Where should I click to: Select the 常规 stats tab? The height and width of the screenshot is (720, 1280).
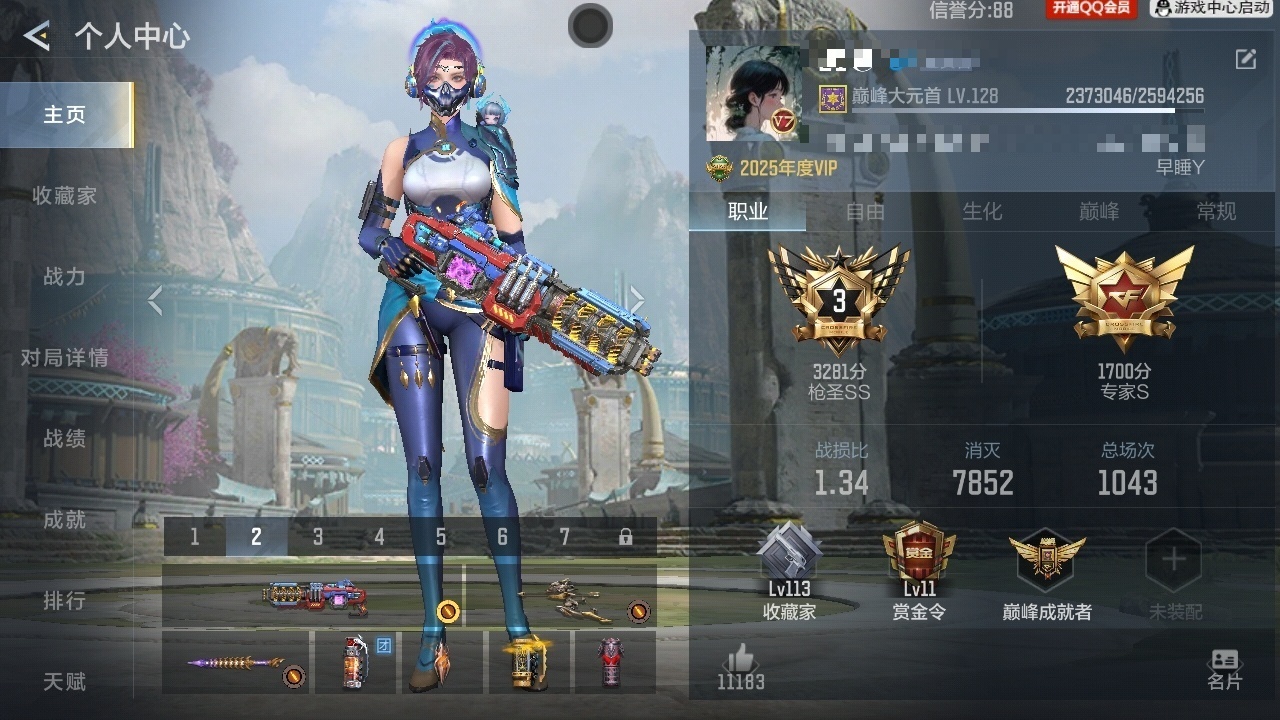click(x=1216, y=212)
